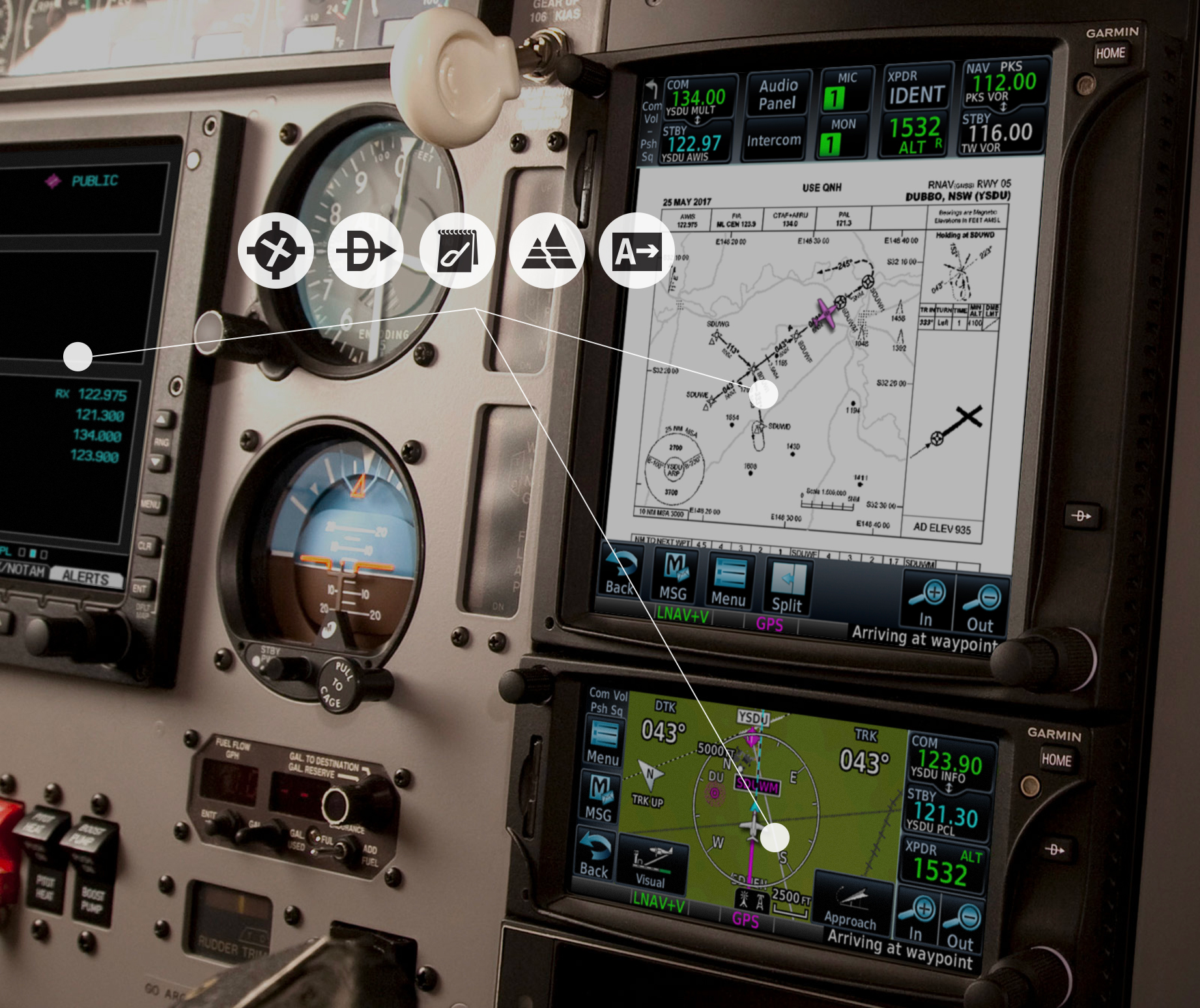This screenshot has height=1008, width=1200.
Task: Open the MSG messages icon on upper GTN
Action: pyautogui.click(x=674, y=577)
